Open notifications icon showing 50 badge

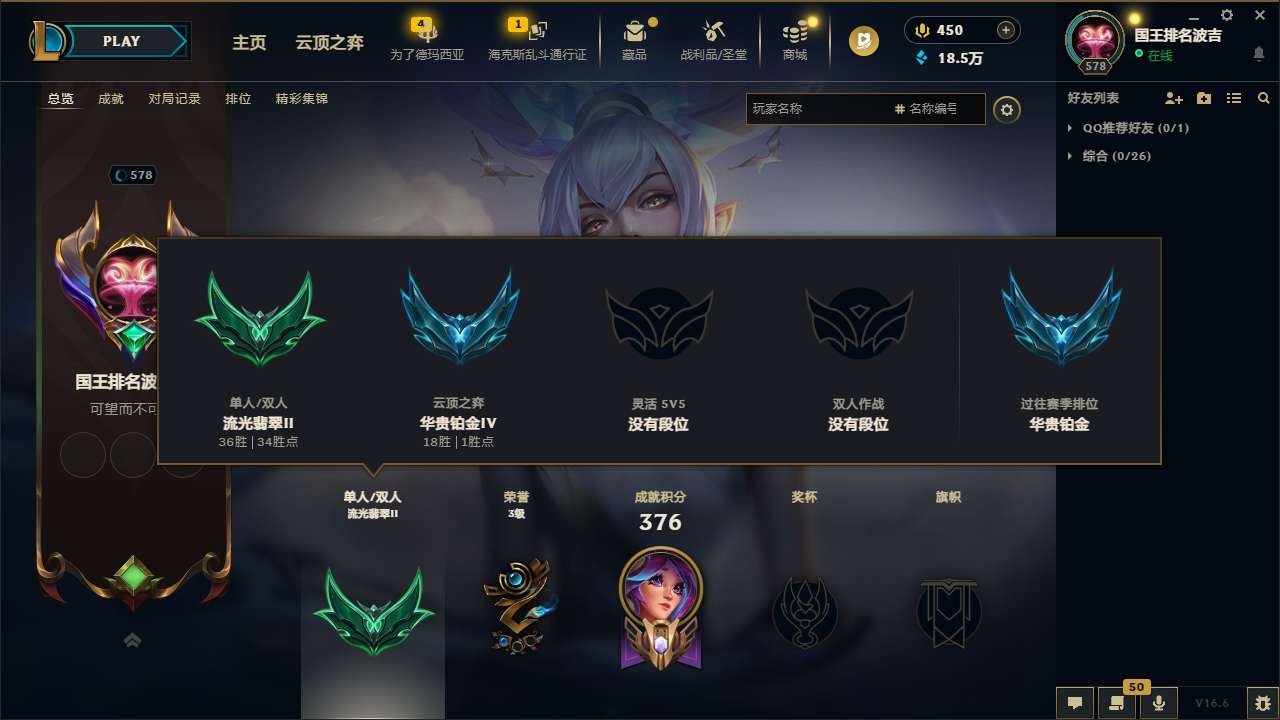1116,702
